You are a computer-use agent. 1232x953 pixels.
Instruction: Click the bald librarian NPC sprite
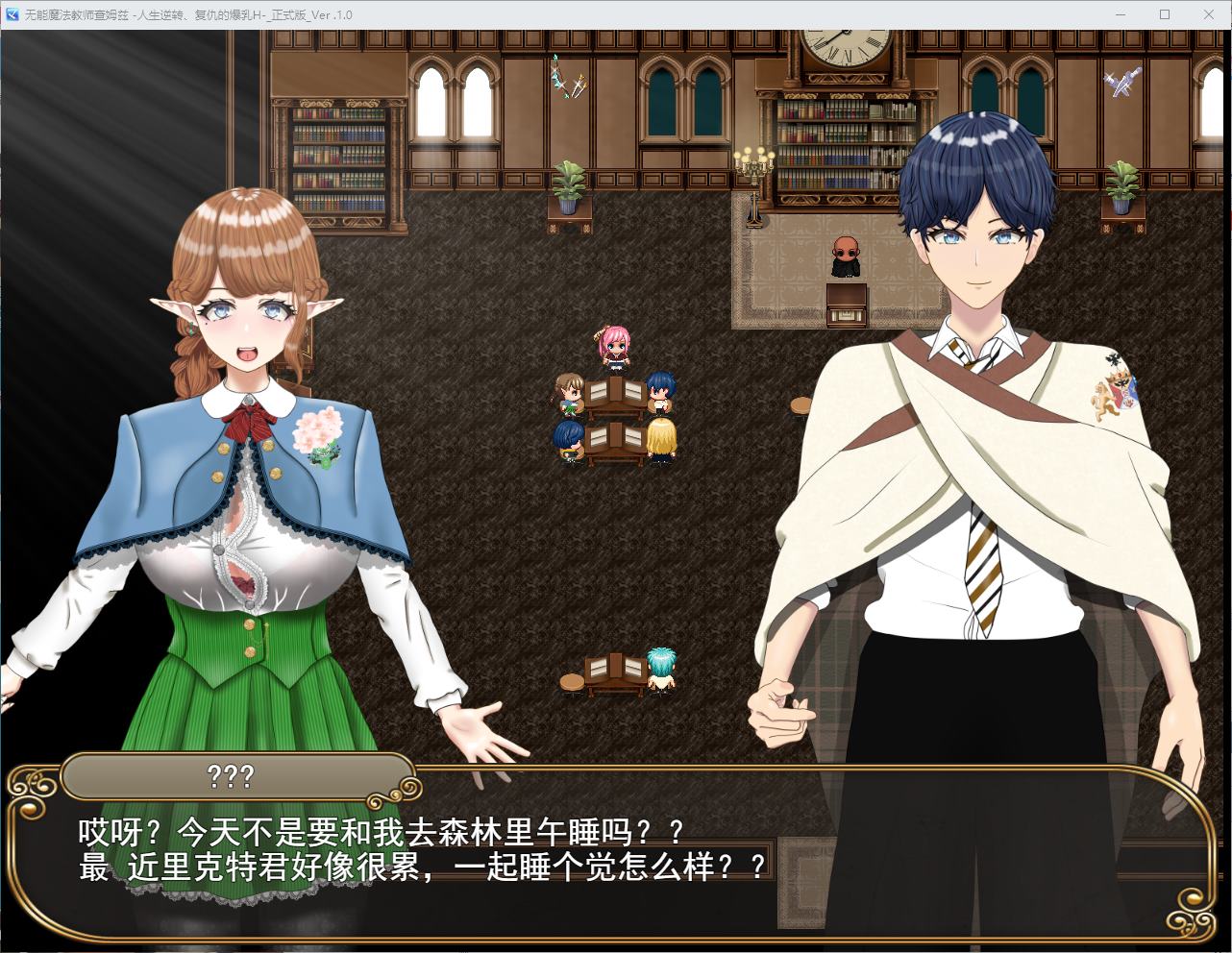tap(845, 253)
